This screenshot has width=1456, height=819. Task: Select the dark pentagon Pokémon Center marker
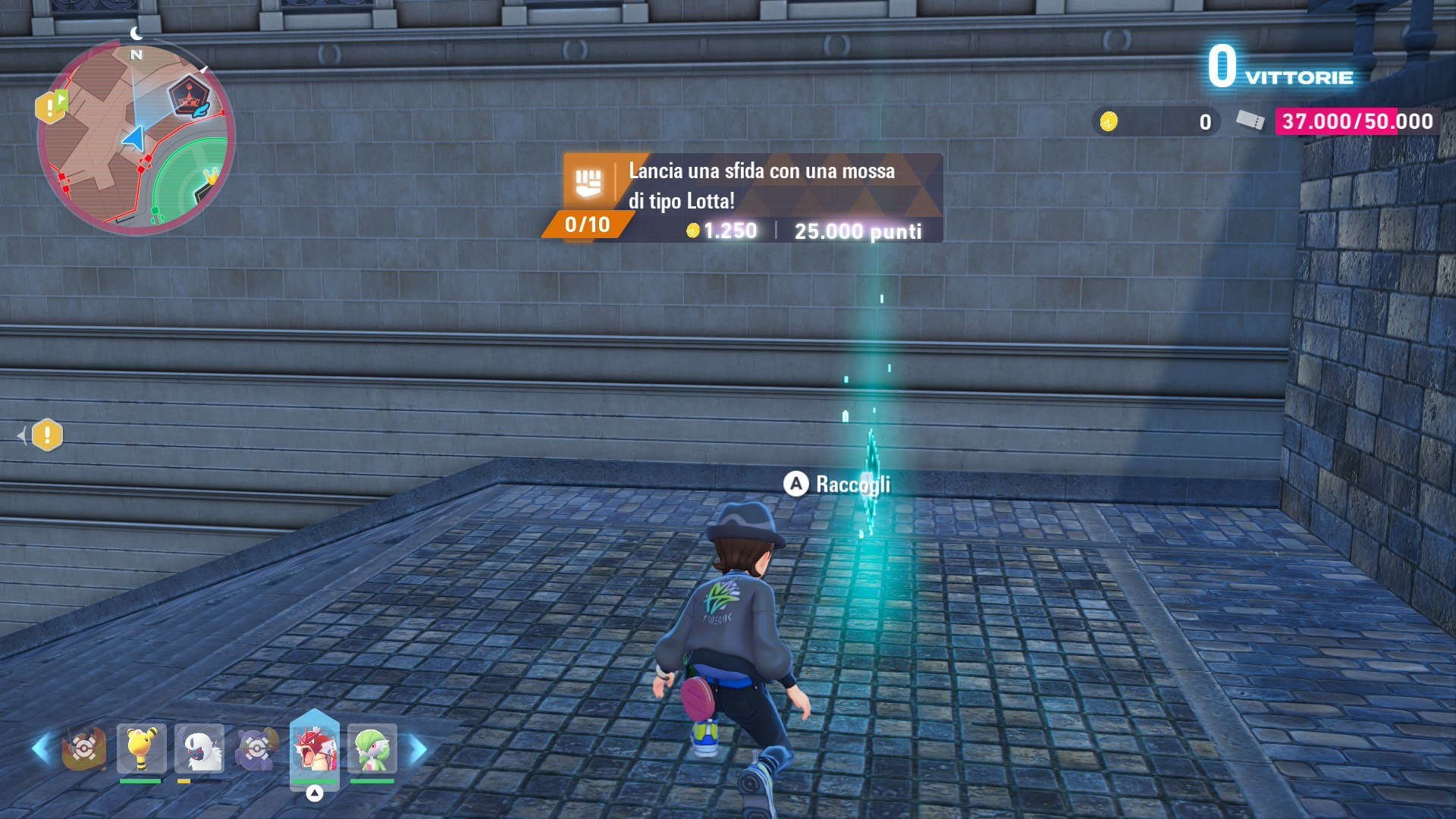pos(188,96)
